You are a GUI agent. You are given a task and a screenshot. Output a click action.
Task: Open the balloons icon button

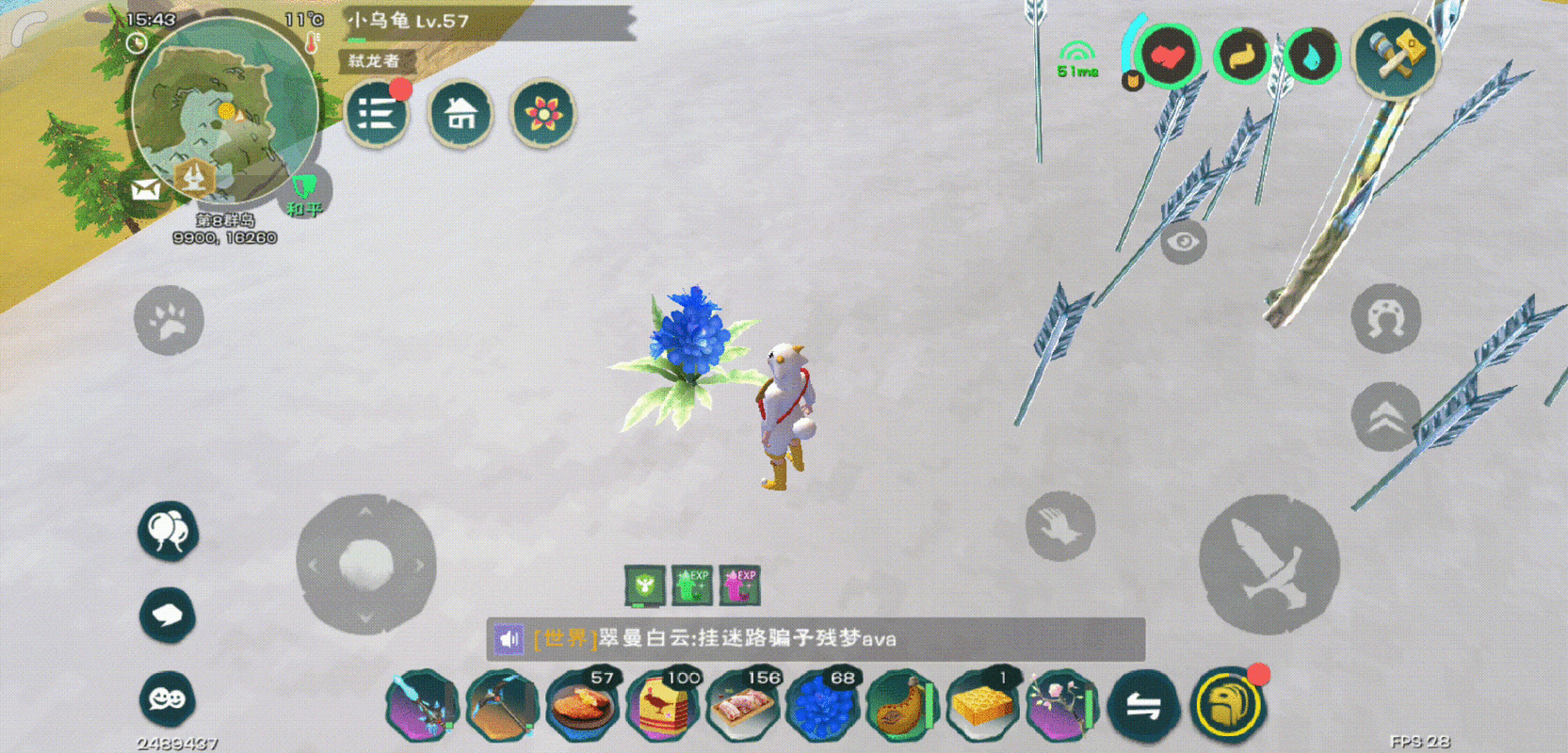(168, 531)
